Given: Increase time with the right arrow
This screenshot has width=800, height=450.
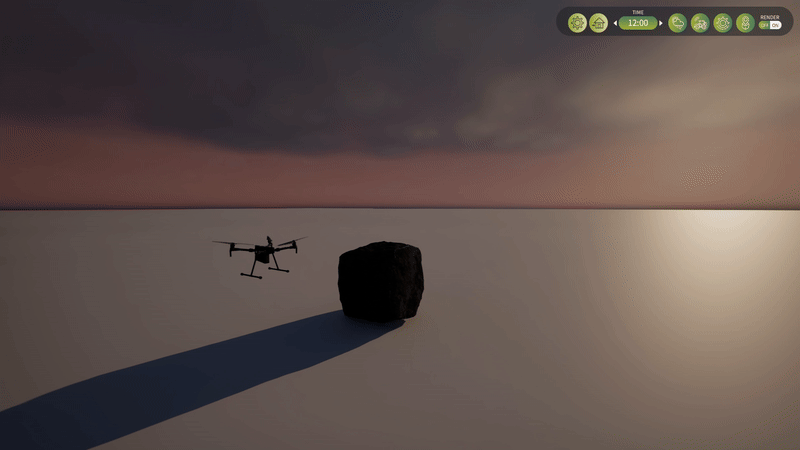Looking at the screenshot, I should click(661, 23).
